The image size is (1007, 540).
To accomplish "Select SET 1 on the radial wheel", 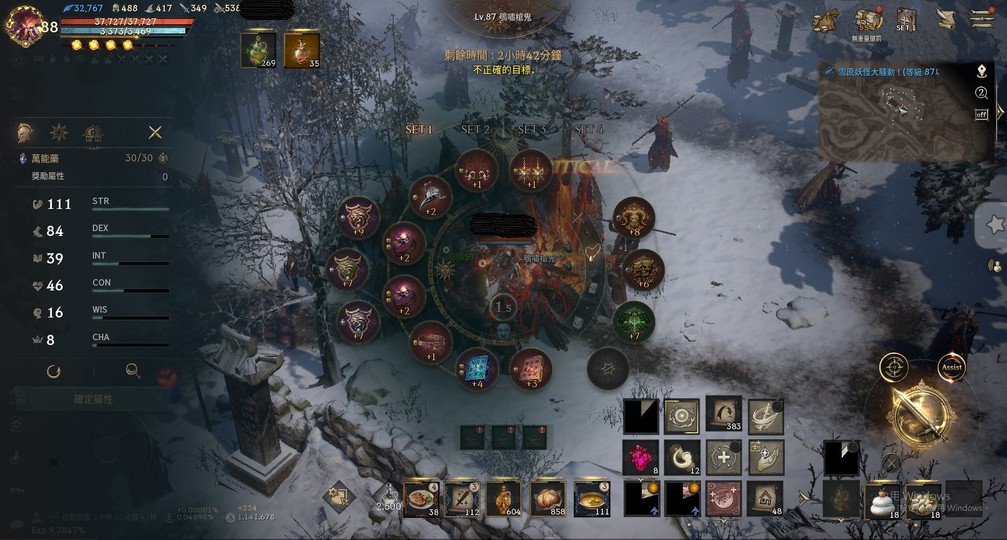I will tap(419, 130).
